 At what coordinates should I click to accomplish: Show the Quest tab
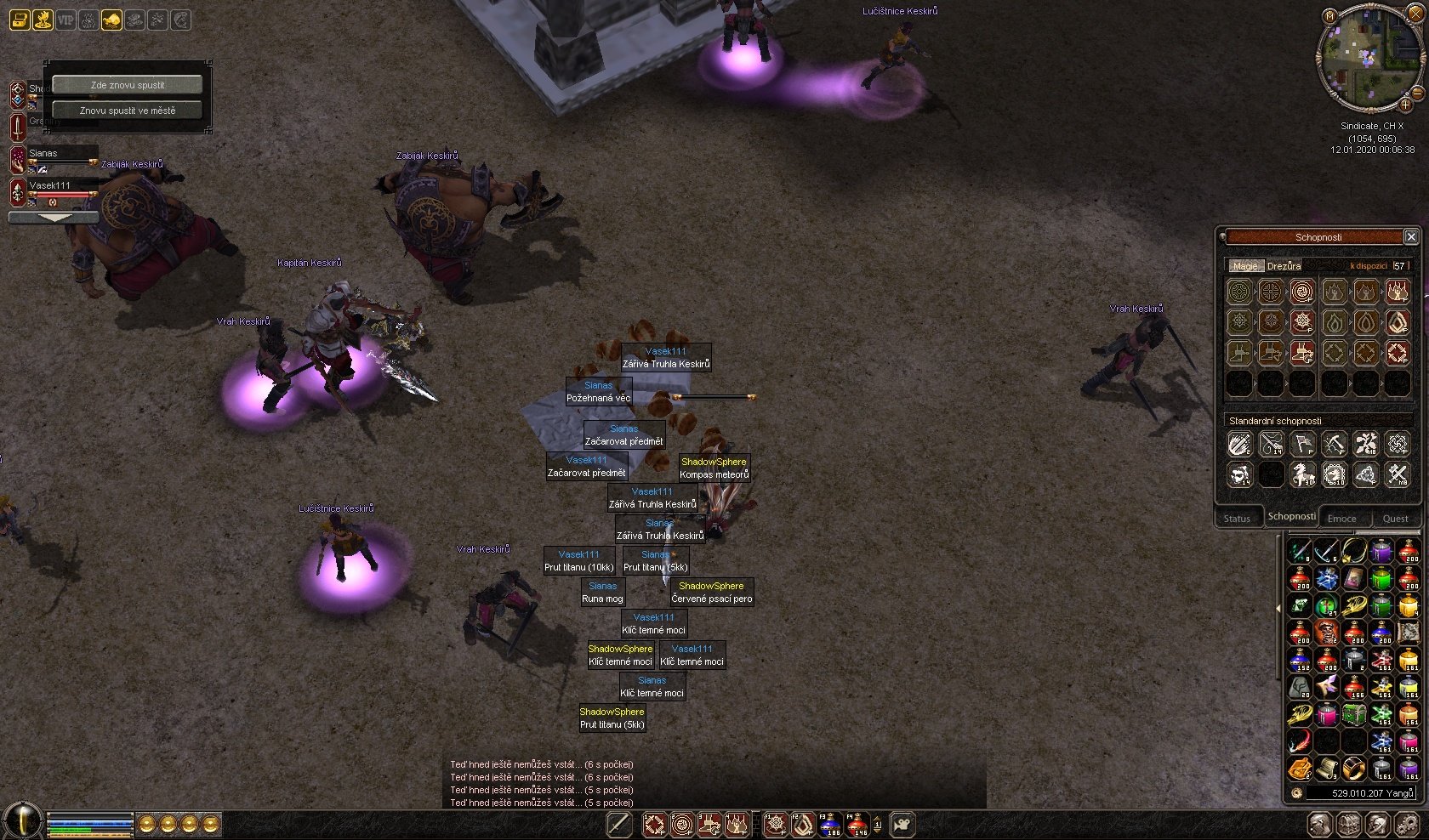1395,519
